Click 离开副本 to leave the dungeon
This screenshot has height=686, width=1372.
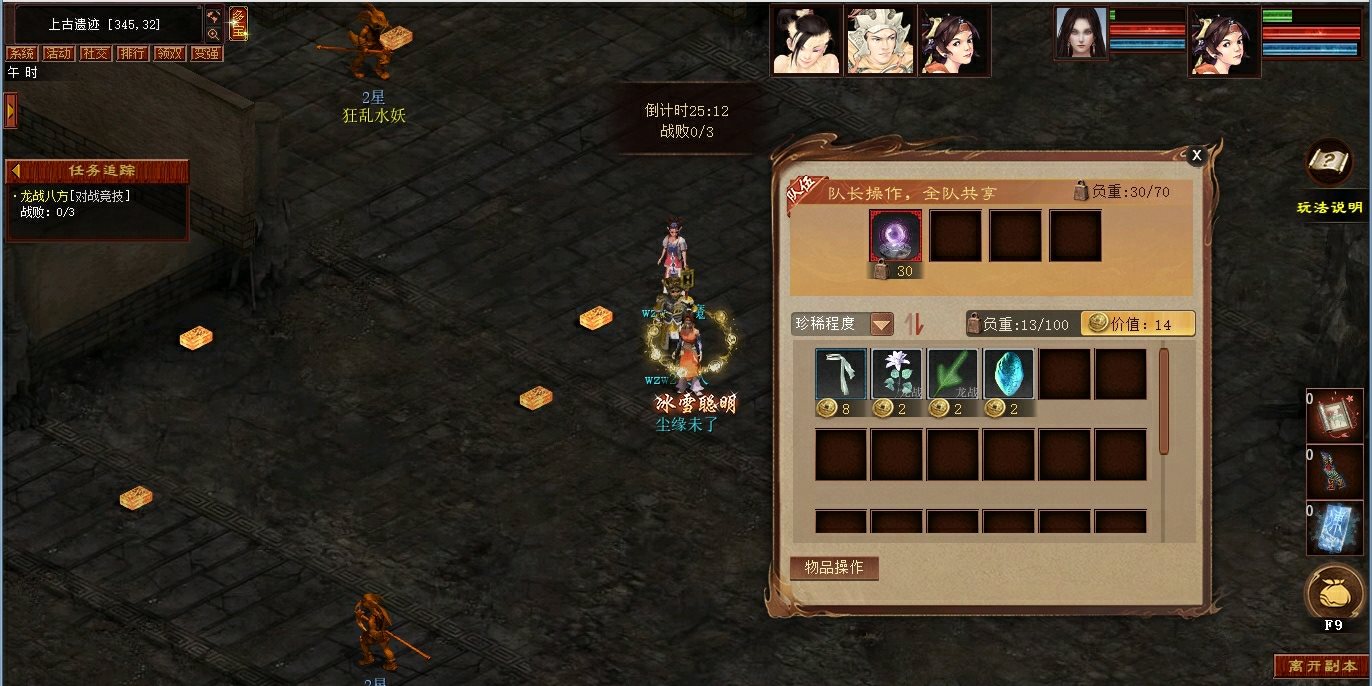click(x=1322, y=666)
